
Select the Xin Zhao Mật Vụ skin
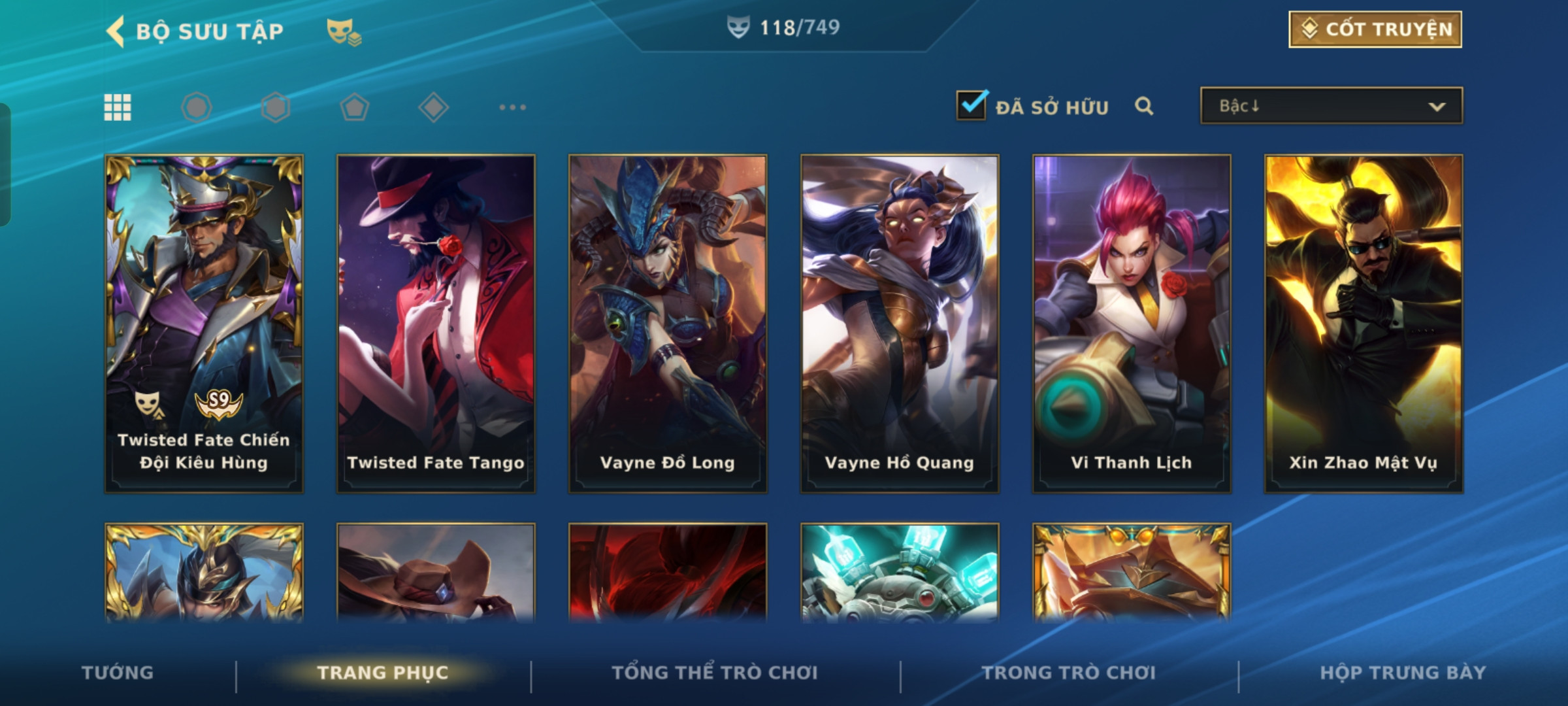(1364, 324)
